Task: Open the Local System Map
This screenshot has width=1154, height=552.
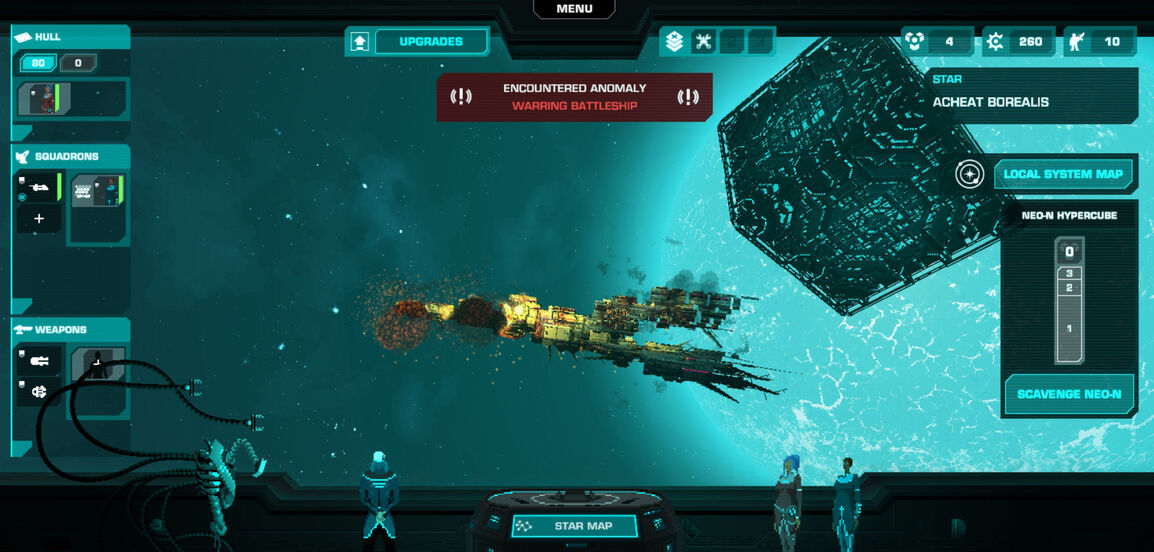Action: (x=1063, y=174)
